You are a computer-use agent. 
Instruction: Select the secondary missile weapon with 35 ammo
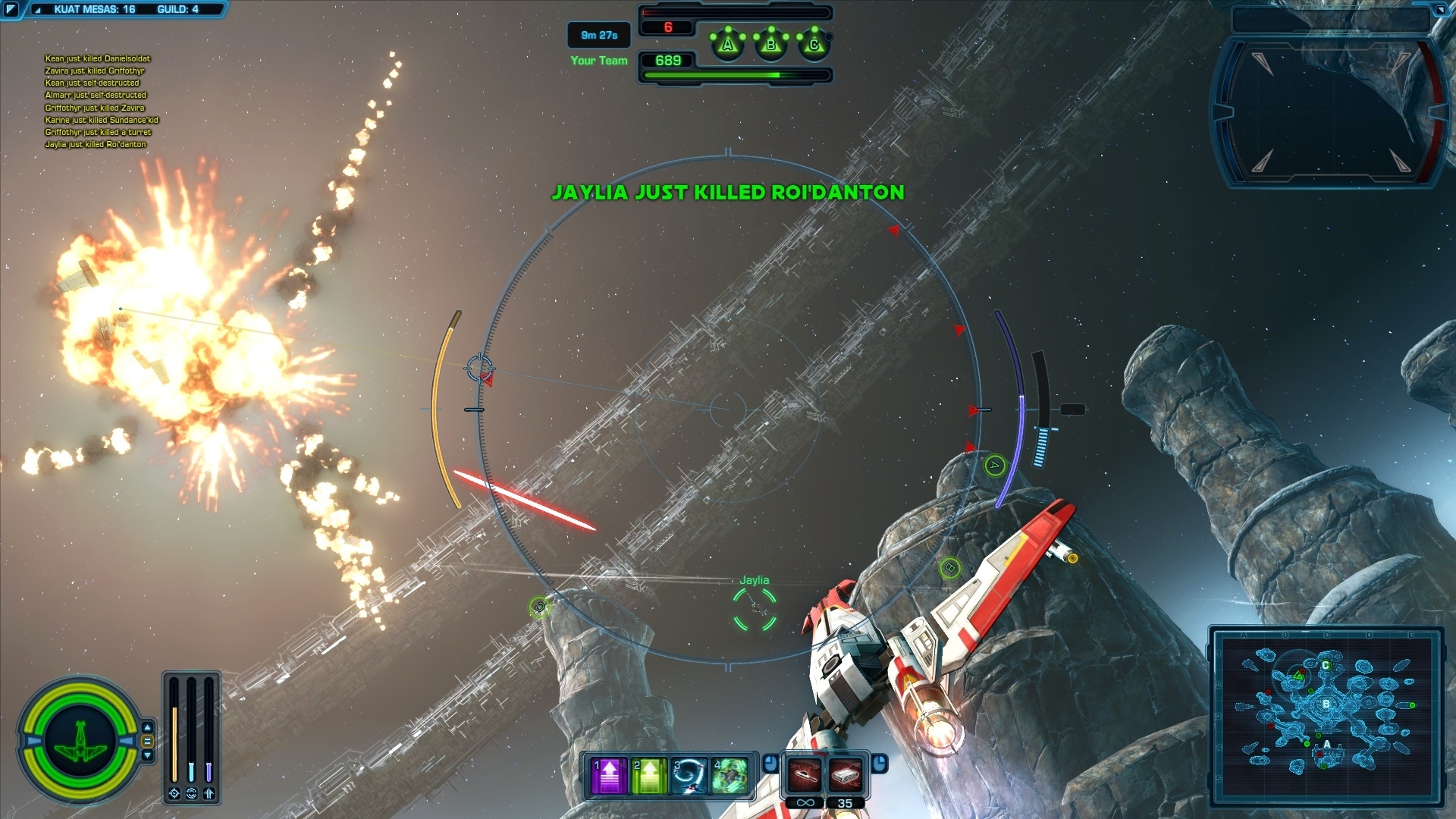coord(846,775)
